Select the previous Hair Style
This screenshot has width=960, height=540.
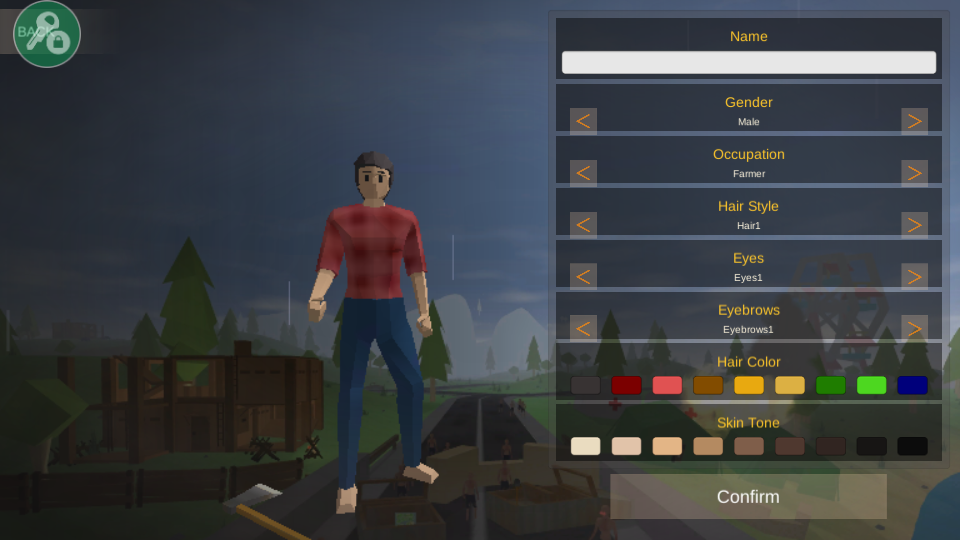coord(584,226)
